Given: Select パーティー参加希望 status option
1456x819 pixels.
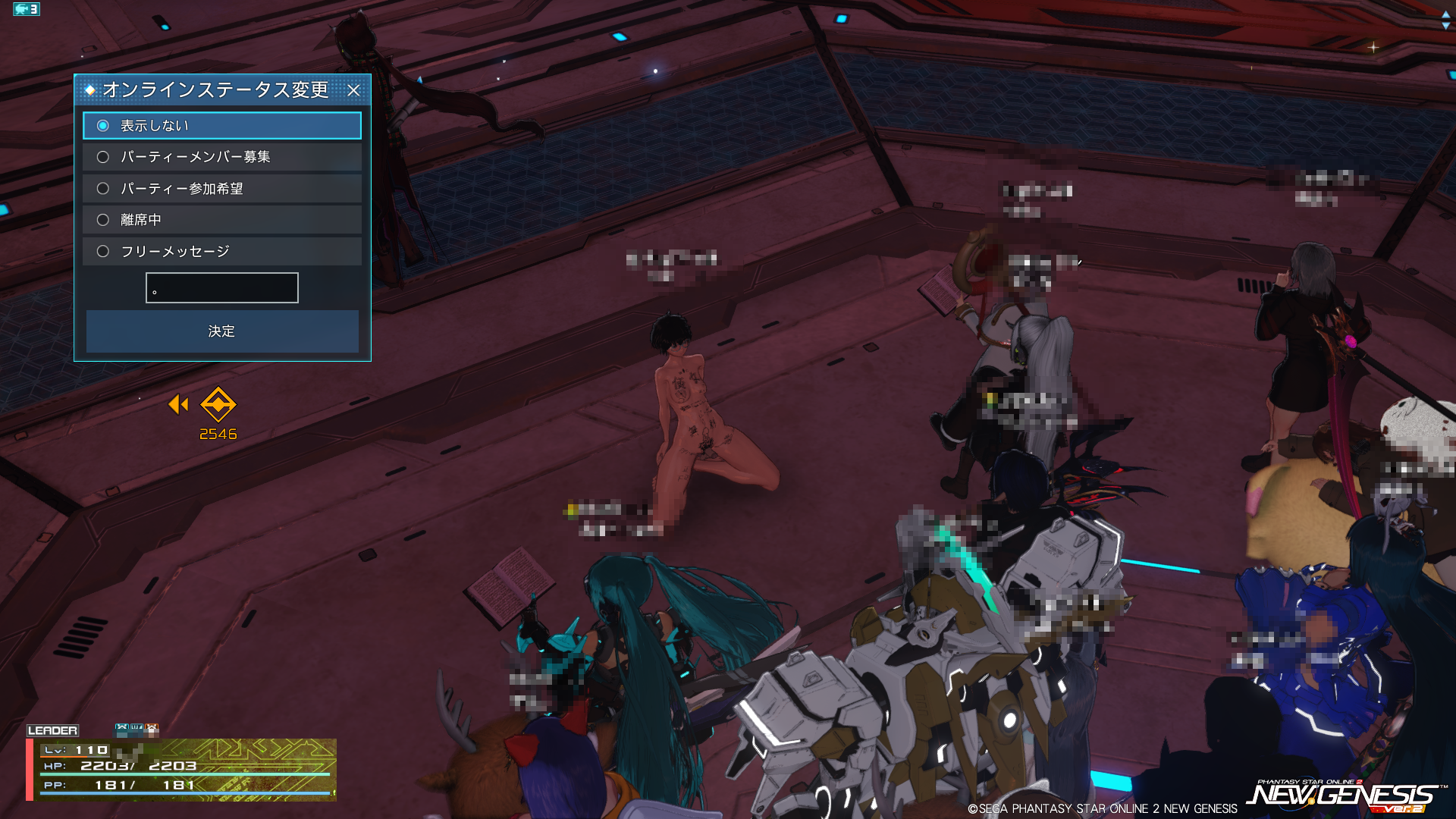Looking at the screenshot, I should (x=103, y=189).
